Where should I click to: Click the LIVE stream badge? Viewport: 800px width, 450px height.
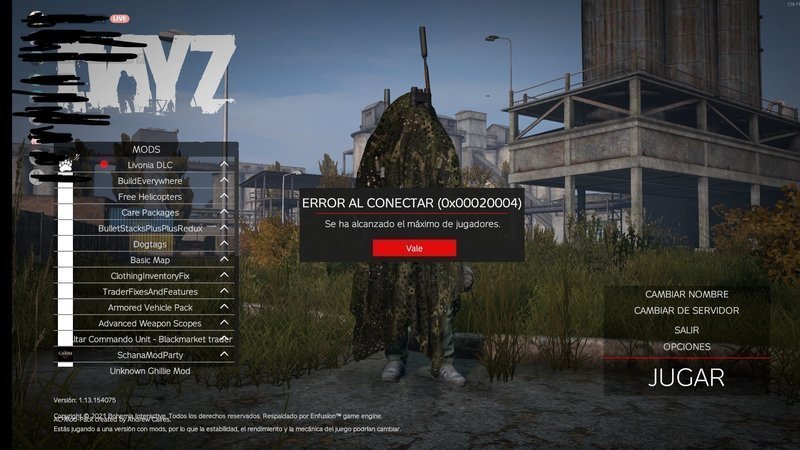[119, 18]
